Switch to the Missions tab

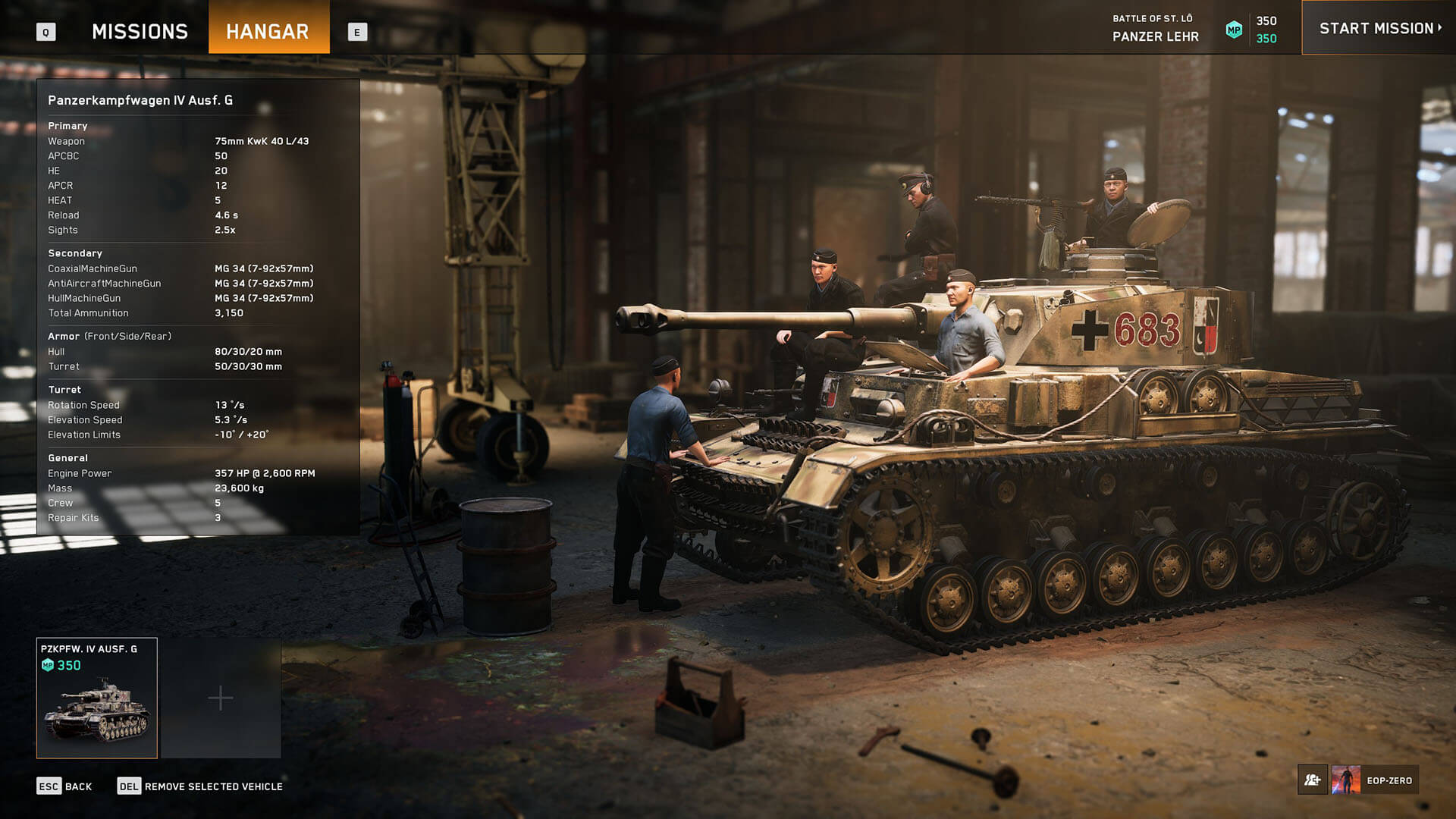[x=140, y=31]
